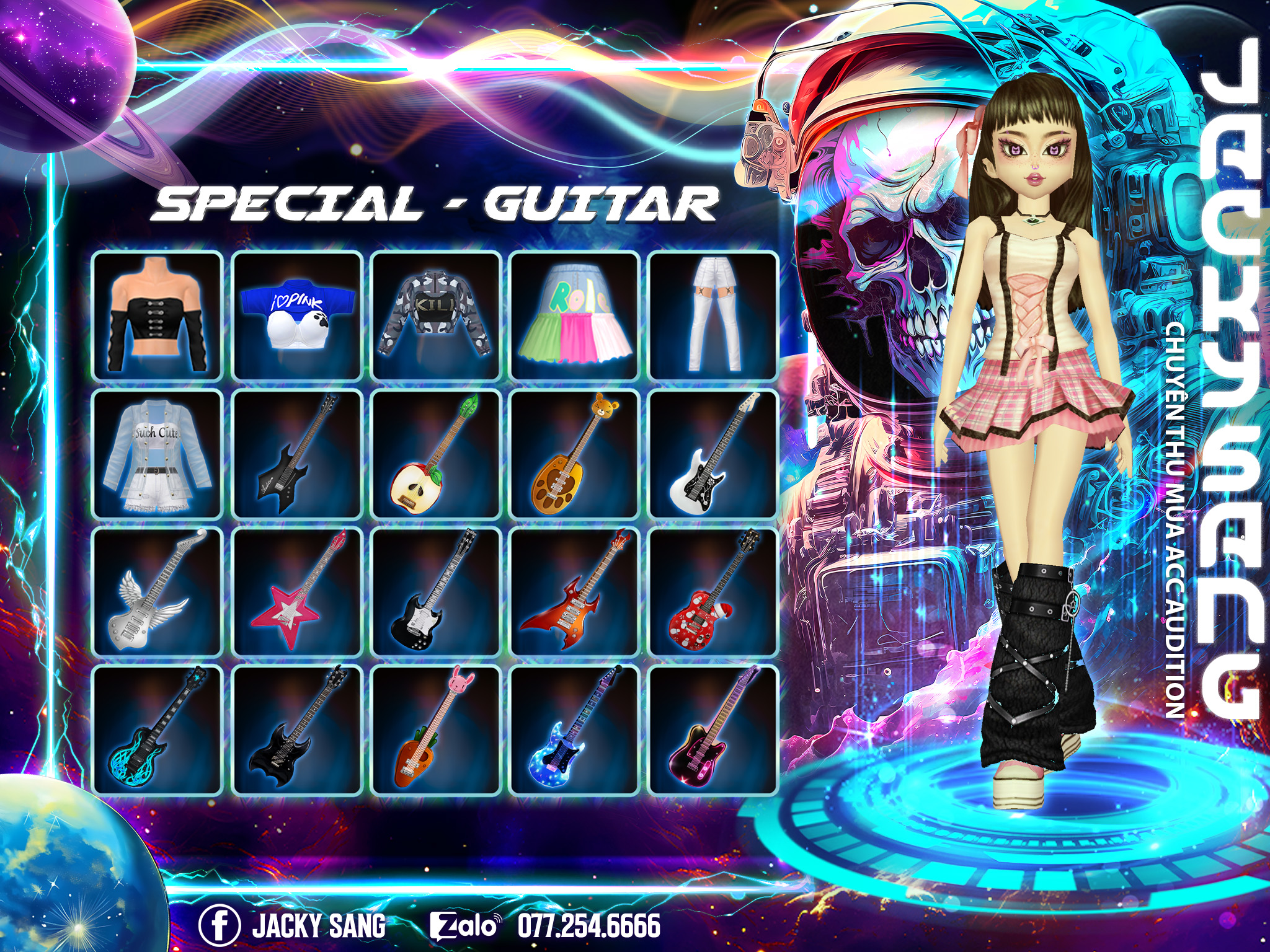Select the bear-head brown guitar
Viewport: 1270px width, 952px height.
coord(575,454)
